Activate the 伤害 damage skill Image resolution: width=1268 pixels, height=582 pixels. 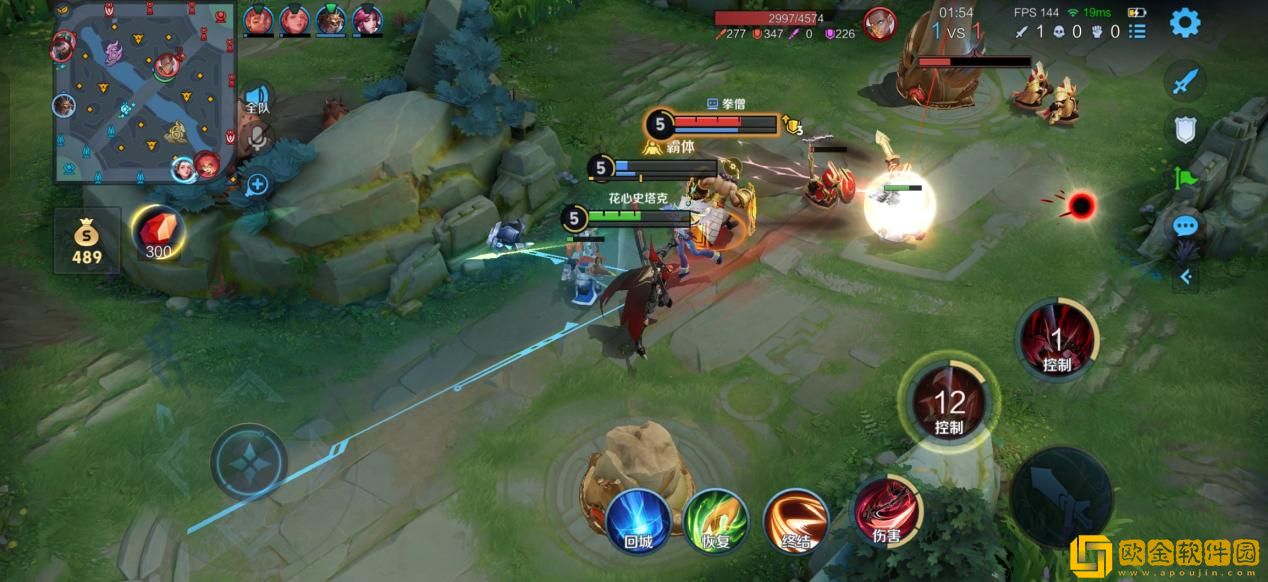click(x=884, y=512)
